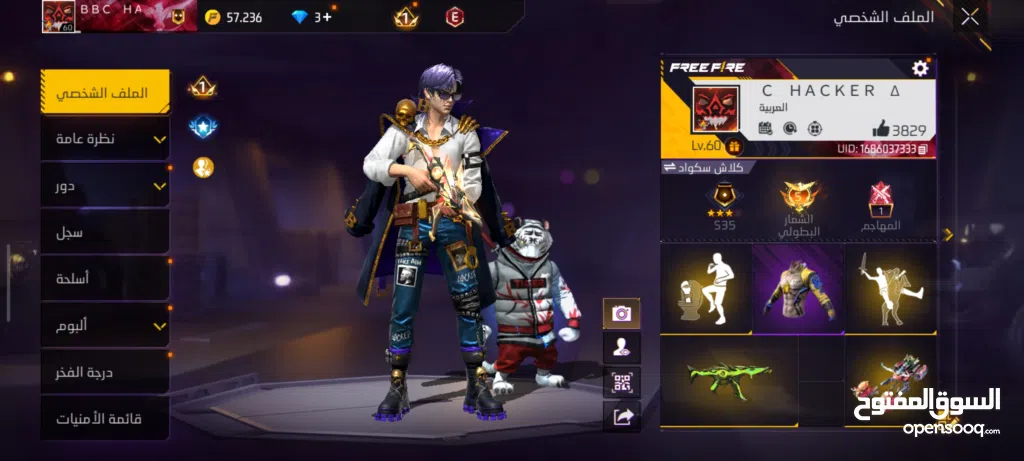Image resolution: width=1024 pixels, height=461 pixels.
Task: Open the سجل history tab
Action: coord(105,232)
